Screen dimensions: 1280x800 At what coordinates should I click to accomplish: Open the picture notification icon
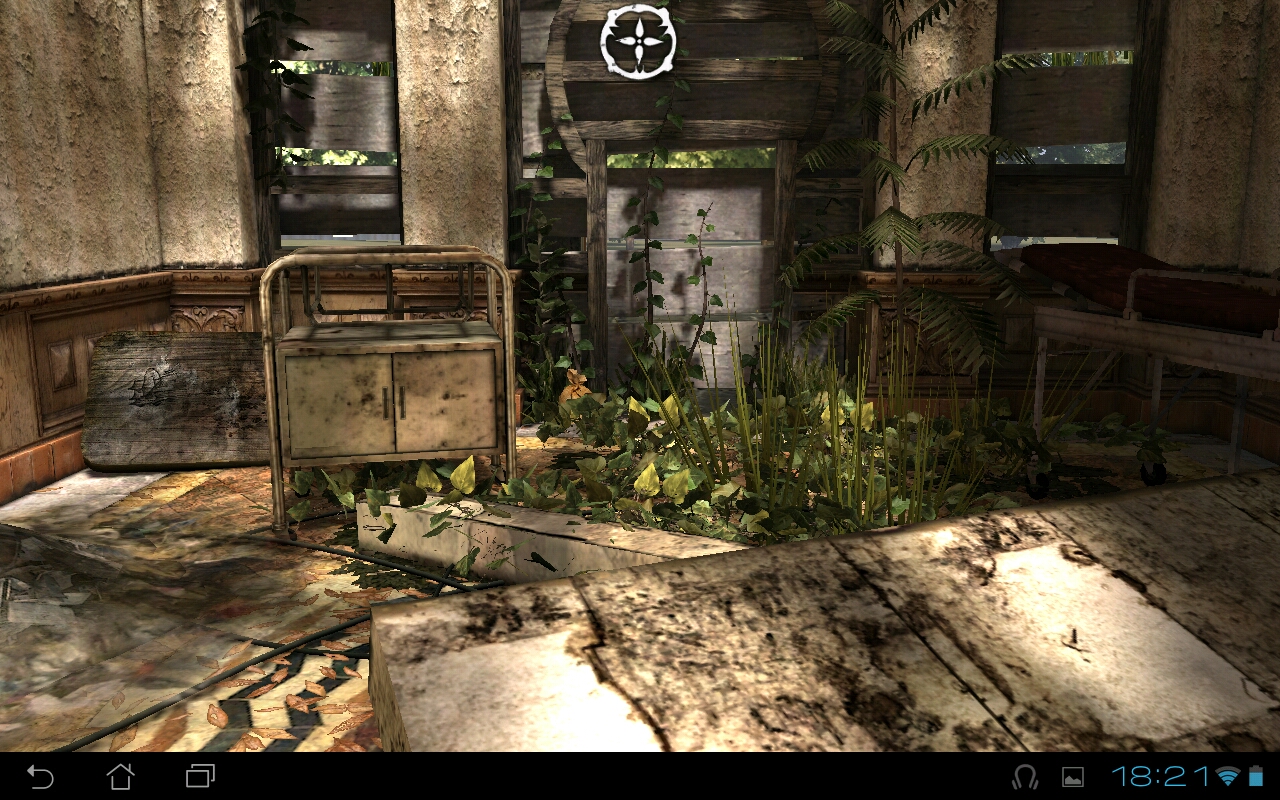point(1072,777)
